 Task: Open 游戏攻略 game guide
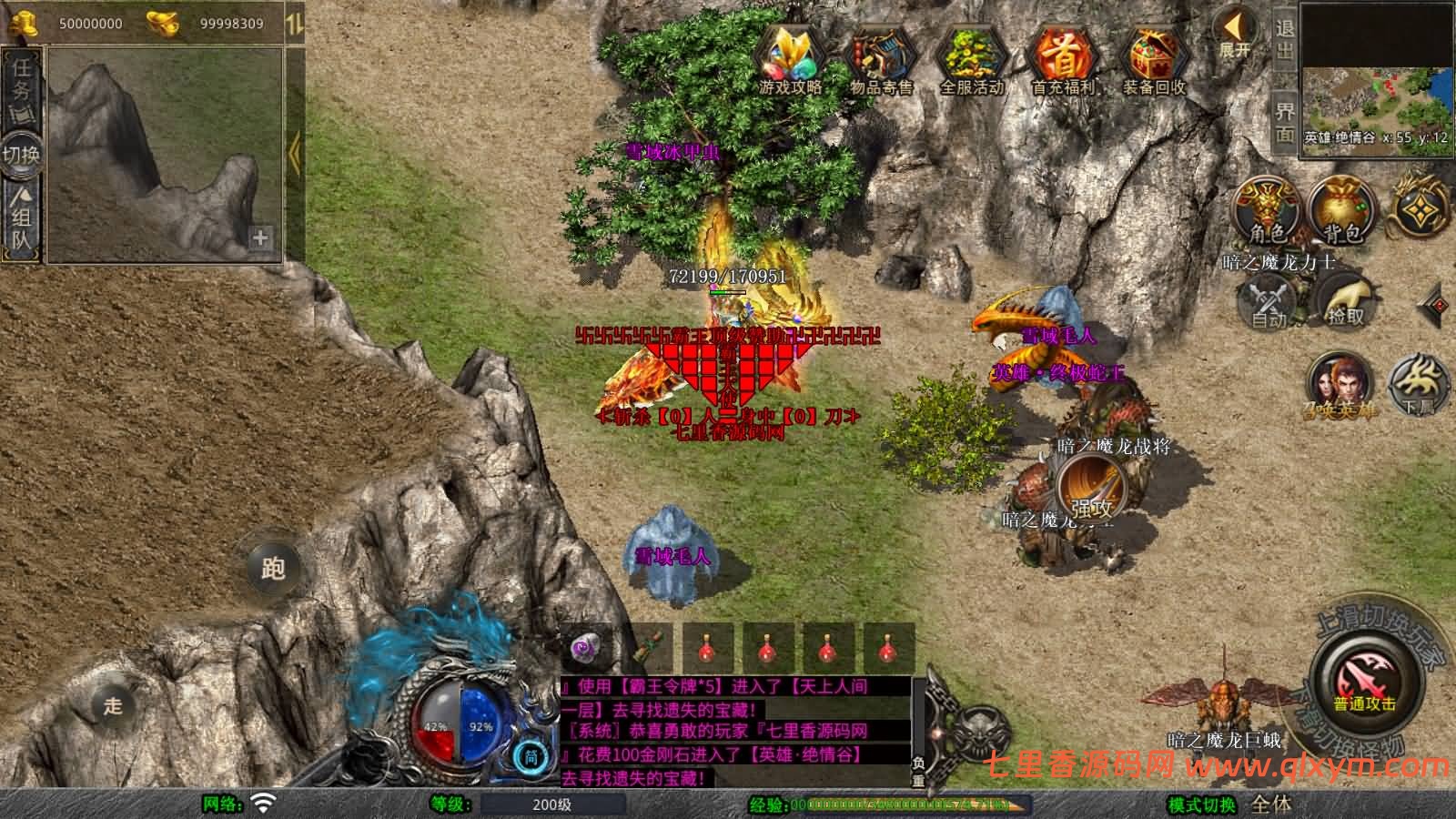click(791, 61)
